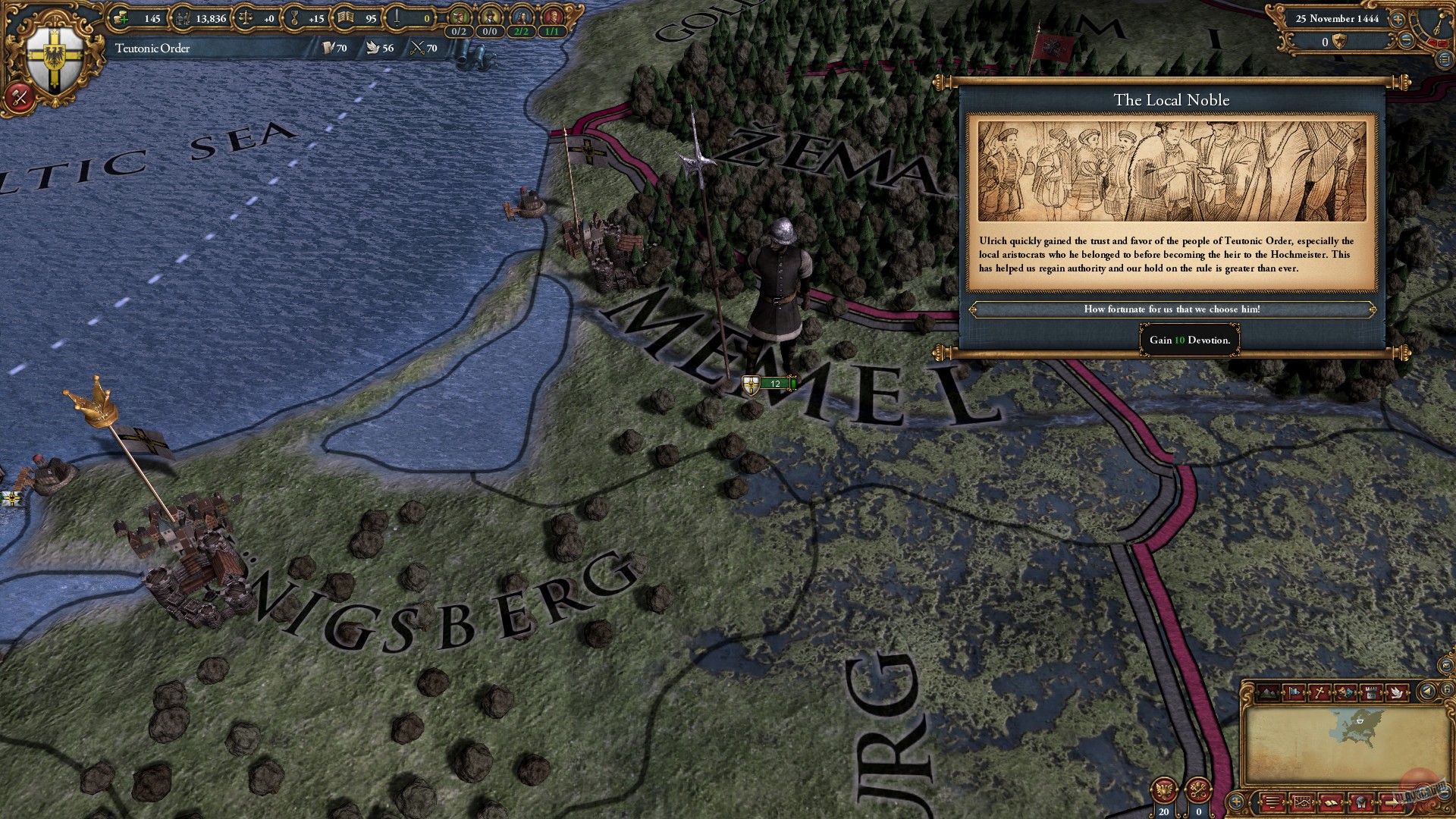Open the religious mapmode cross icon
The height and width of the screenshot is (819, 1456).
[x=1319, y=693]
